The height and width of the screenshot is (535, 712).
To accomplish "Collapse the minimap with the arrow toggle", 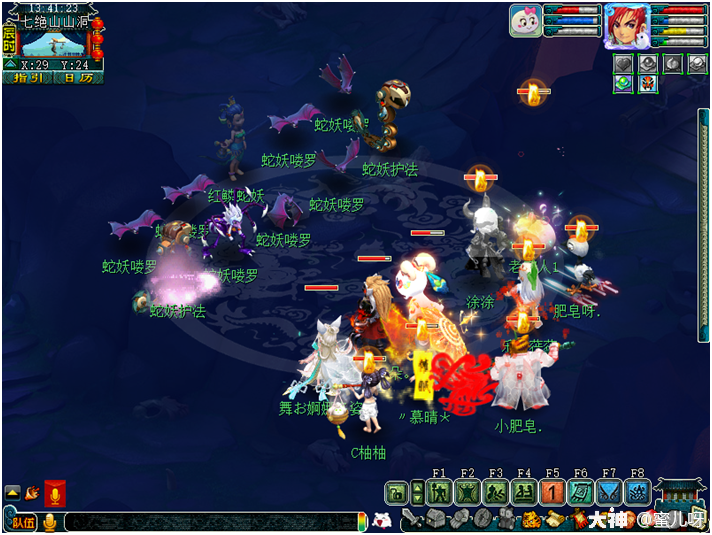I will [10, 64].
